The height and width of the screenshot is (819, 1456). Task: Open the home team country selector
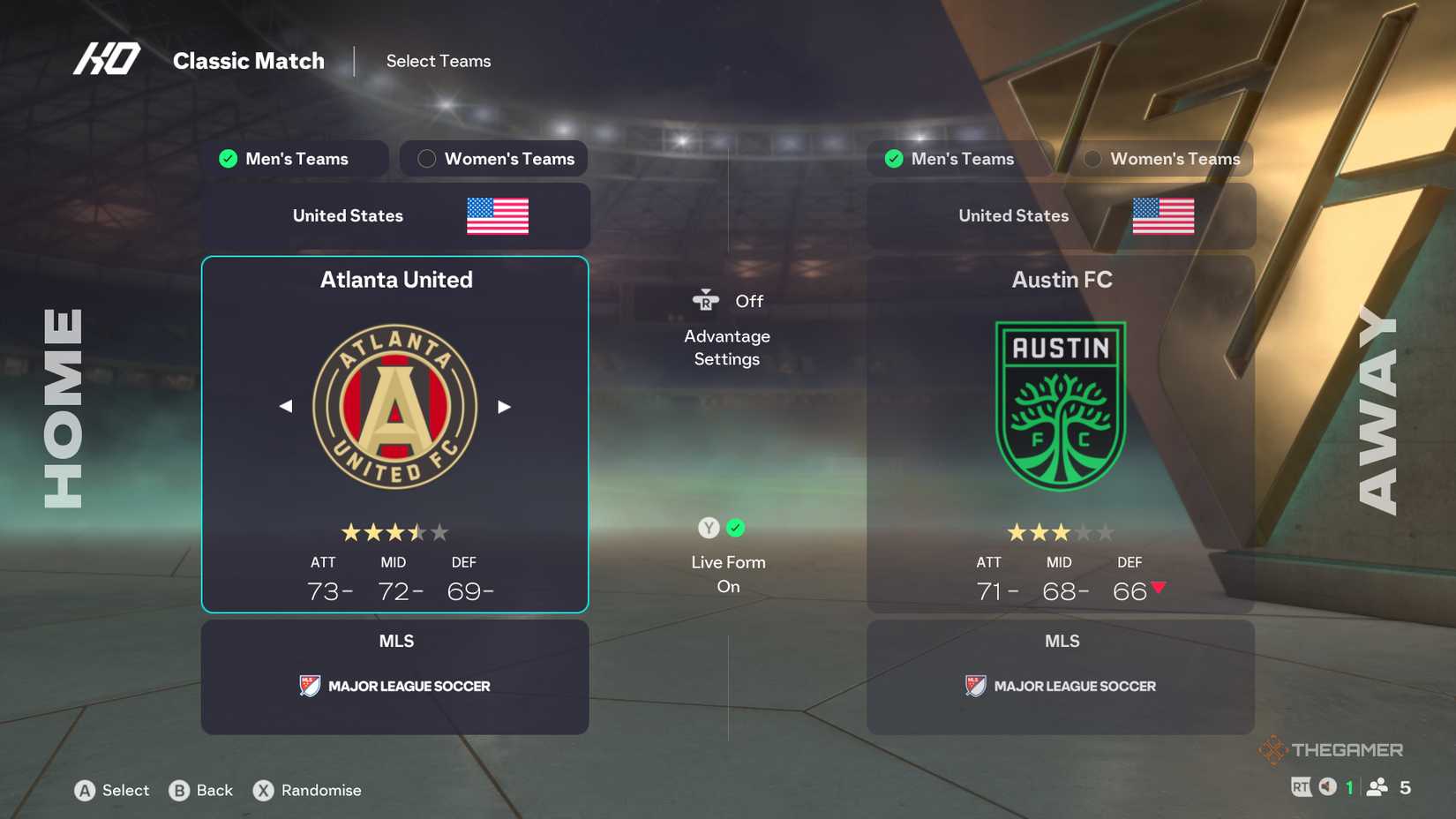[x=394, y=215]
